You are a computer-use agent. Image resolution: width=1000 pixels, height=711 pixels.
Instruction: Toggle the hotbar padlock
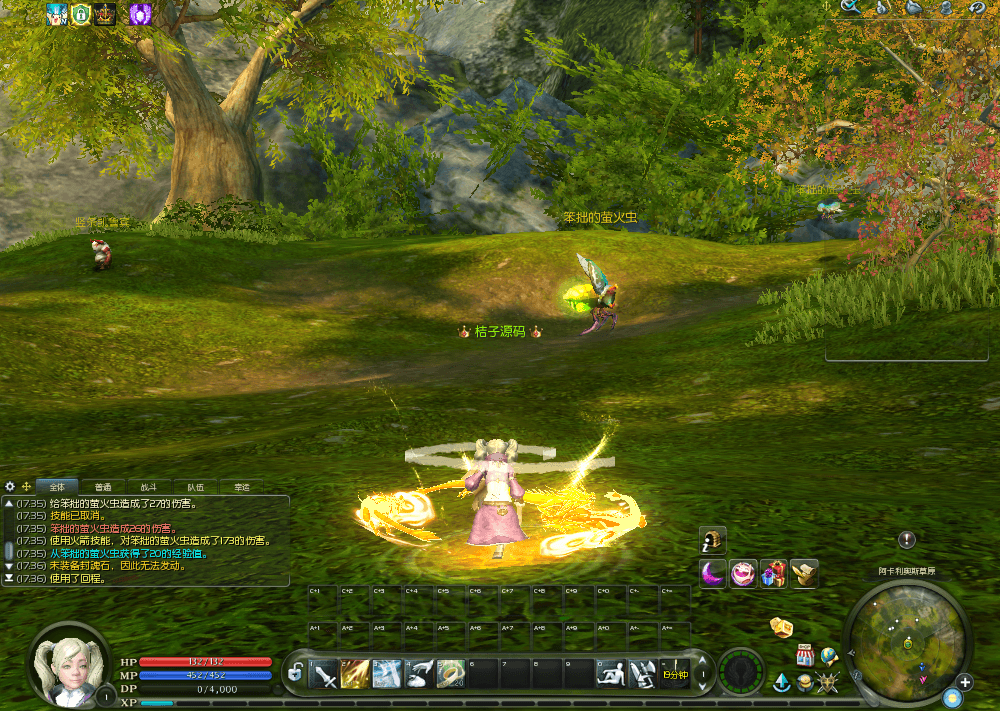coord(294,674)
